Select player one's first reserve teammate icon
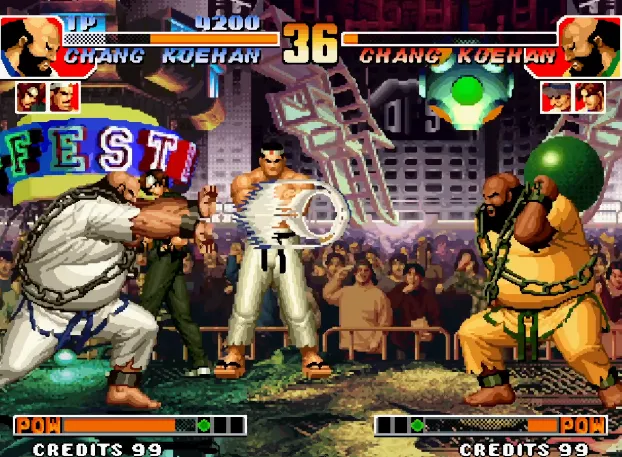Image resolution: width=622 pixels, height=457 pixels. pyautogui.click(x=30, y=97)
